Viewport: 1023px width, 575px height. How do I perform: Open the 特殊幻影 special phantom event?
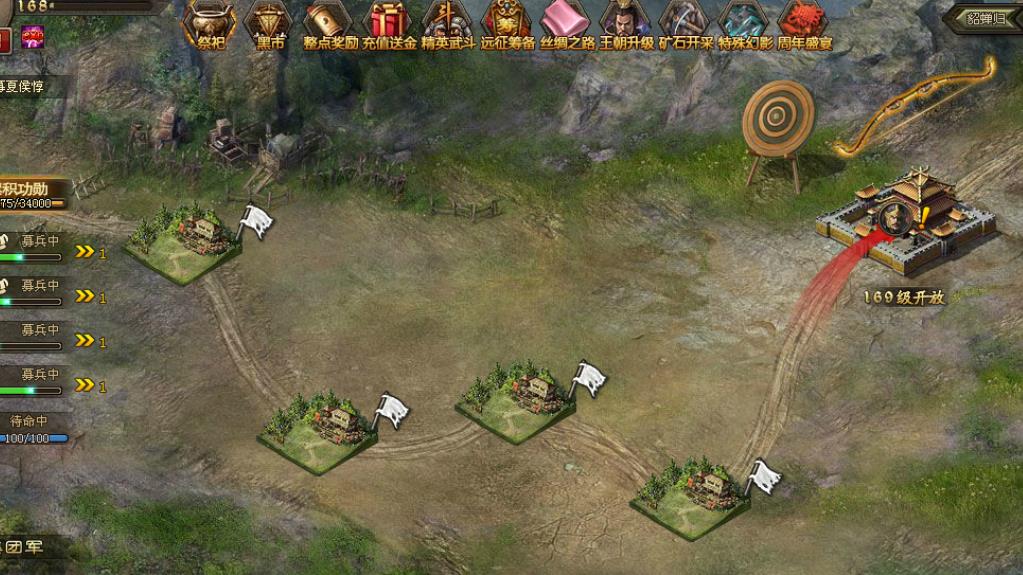click(x=745, y=23)
